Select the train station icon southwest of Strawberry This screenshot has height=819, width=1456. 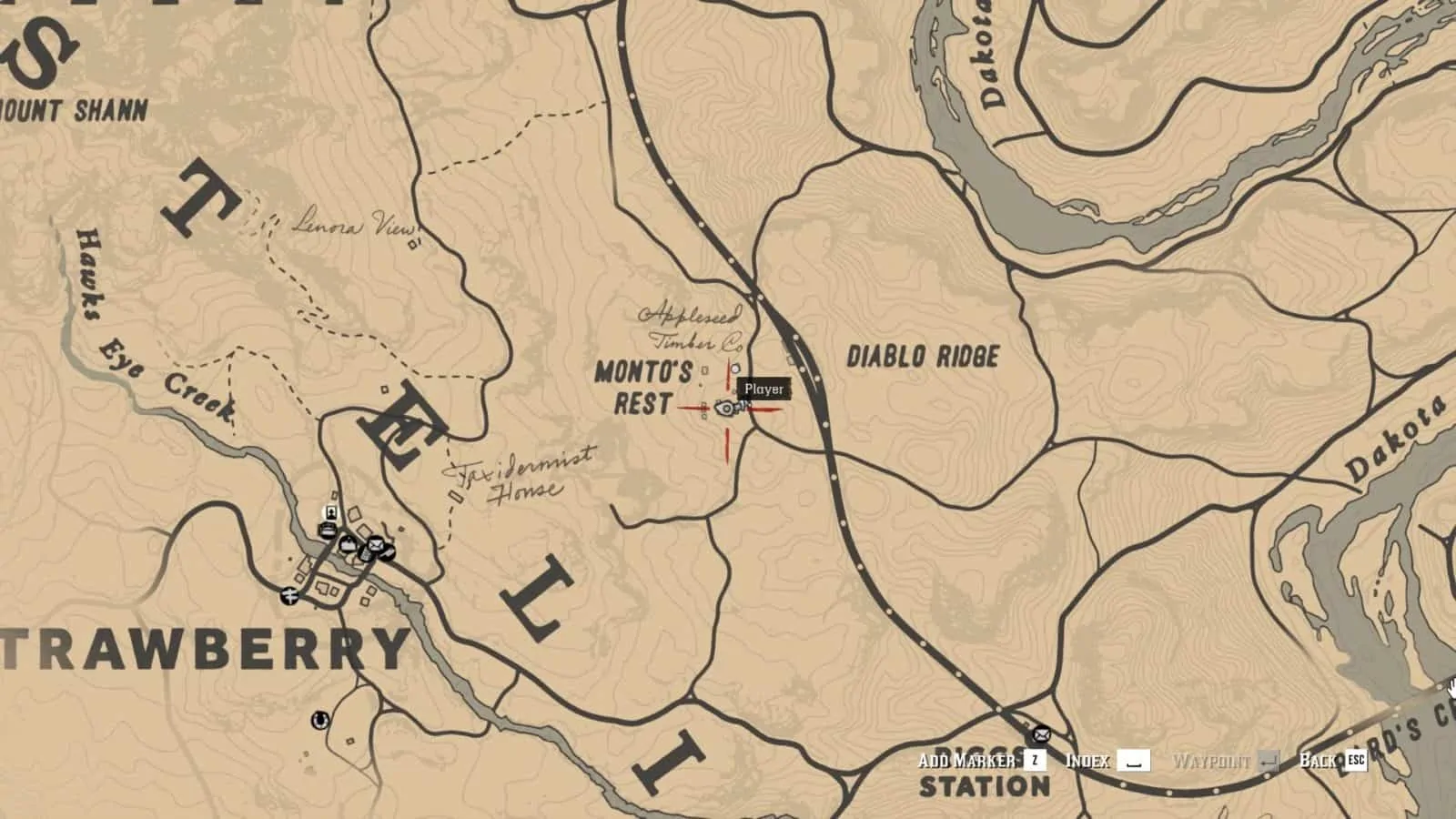click(x=289, y=595)
